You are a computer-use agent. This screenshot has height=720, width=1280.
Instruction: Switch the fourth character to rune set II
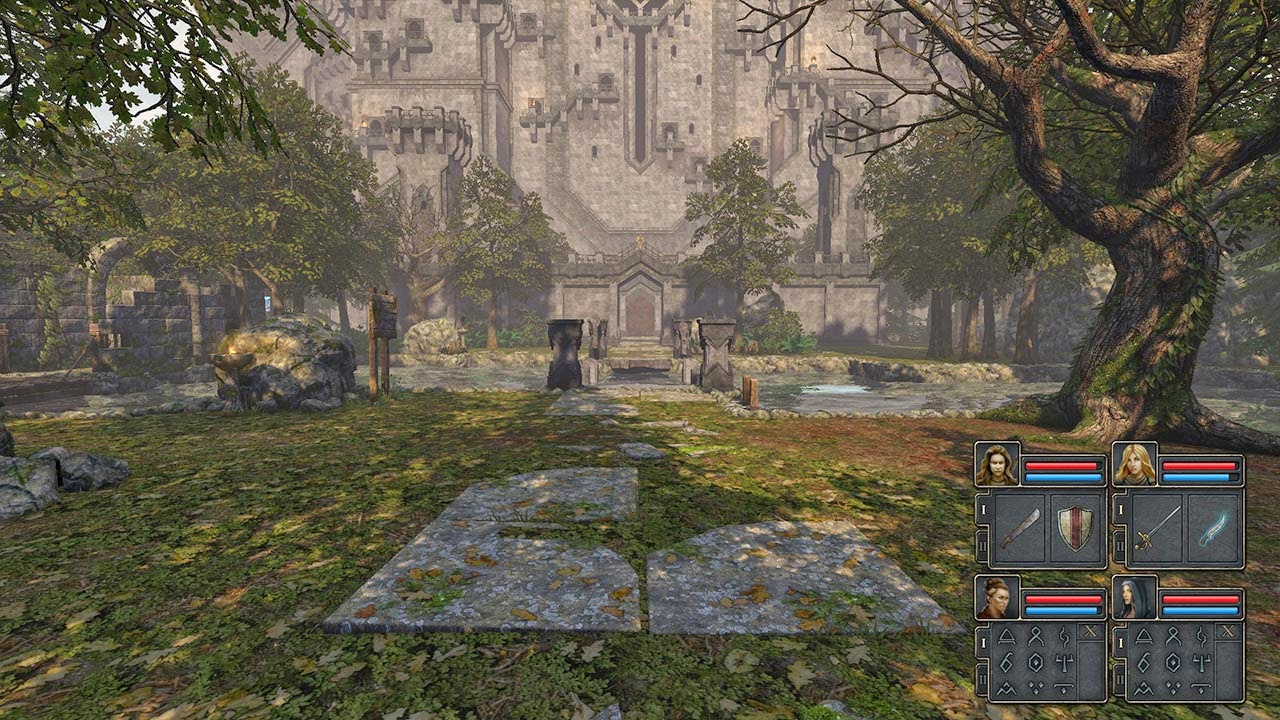click(x=1120, y=677)
